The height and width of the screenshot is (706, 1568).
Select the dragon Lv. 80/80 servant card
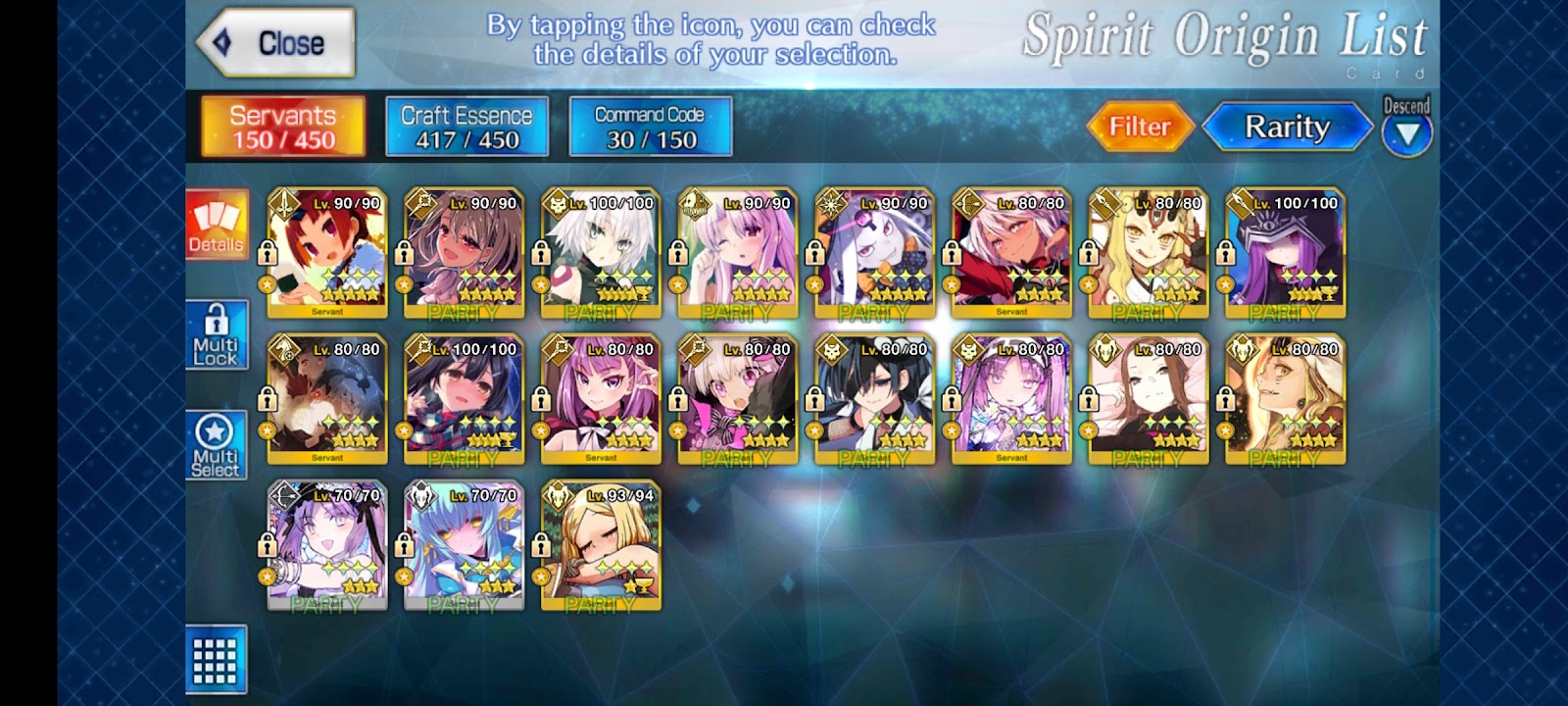pyautogui.click(x=327, y=399)
